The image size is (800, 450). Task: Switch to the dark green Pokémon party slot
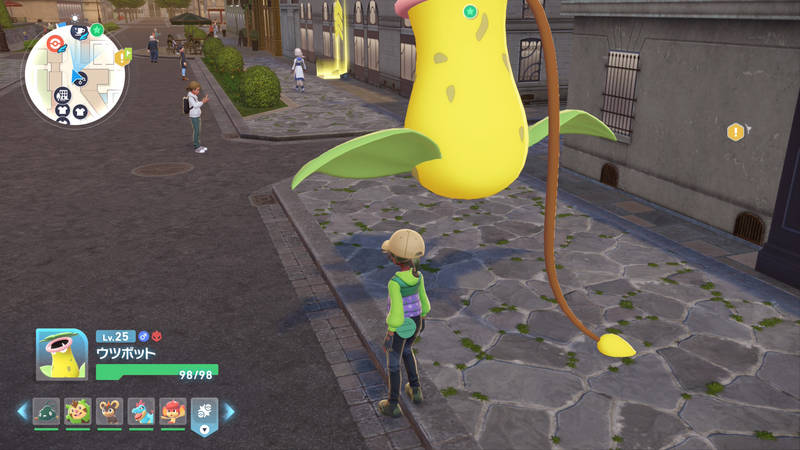click(x=47, y=410)
